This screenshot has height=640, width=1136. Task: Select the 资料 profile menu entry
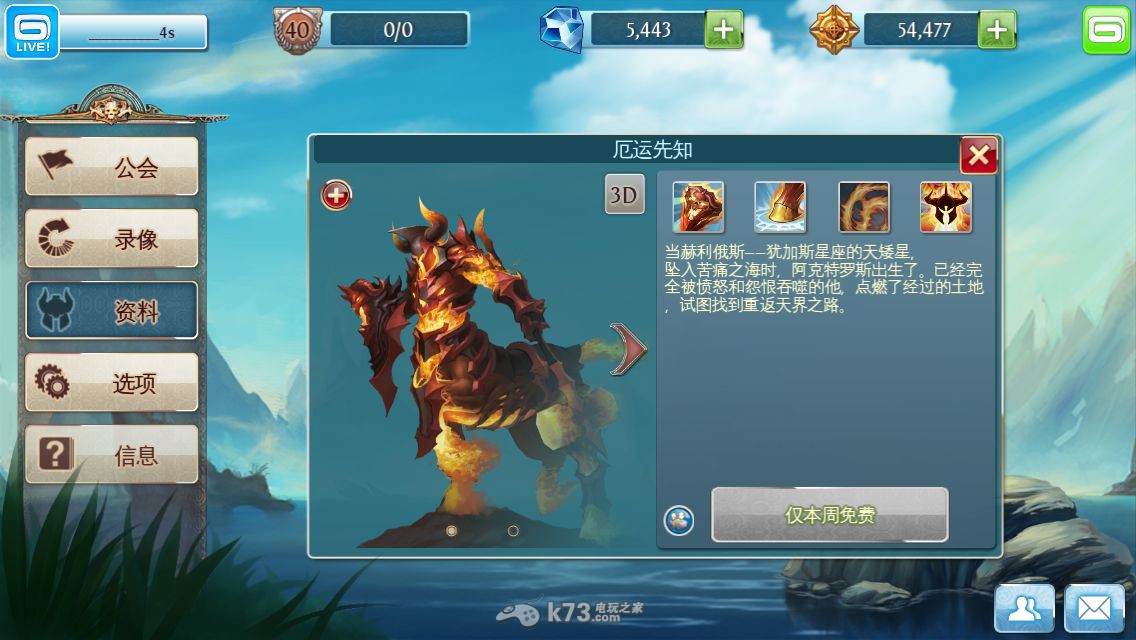(112, 311)
